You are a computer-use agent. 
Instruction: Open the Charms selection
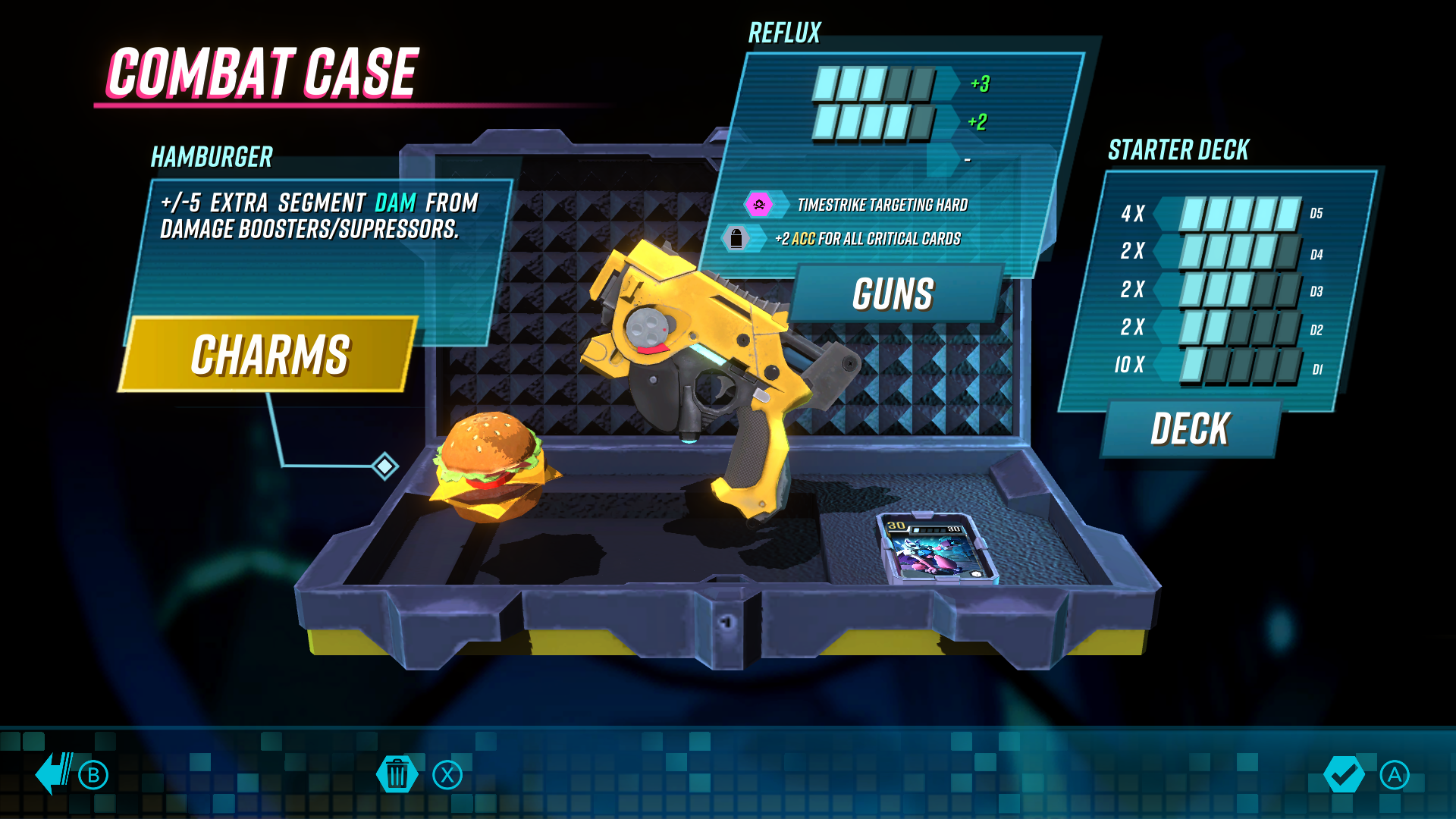point(269,354)
